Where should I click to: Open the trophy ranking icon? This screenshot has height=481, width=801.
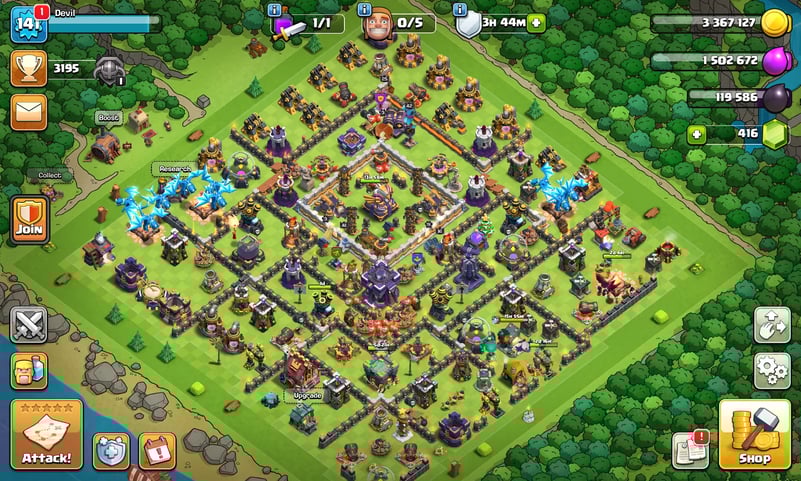coord(29,68)
